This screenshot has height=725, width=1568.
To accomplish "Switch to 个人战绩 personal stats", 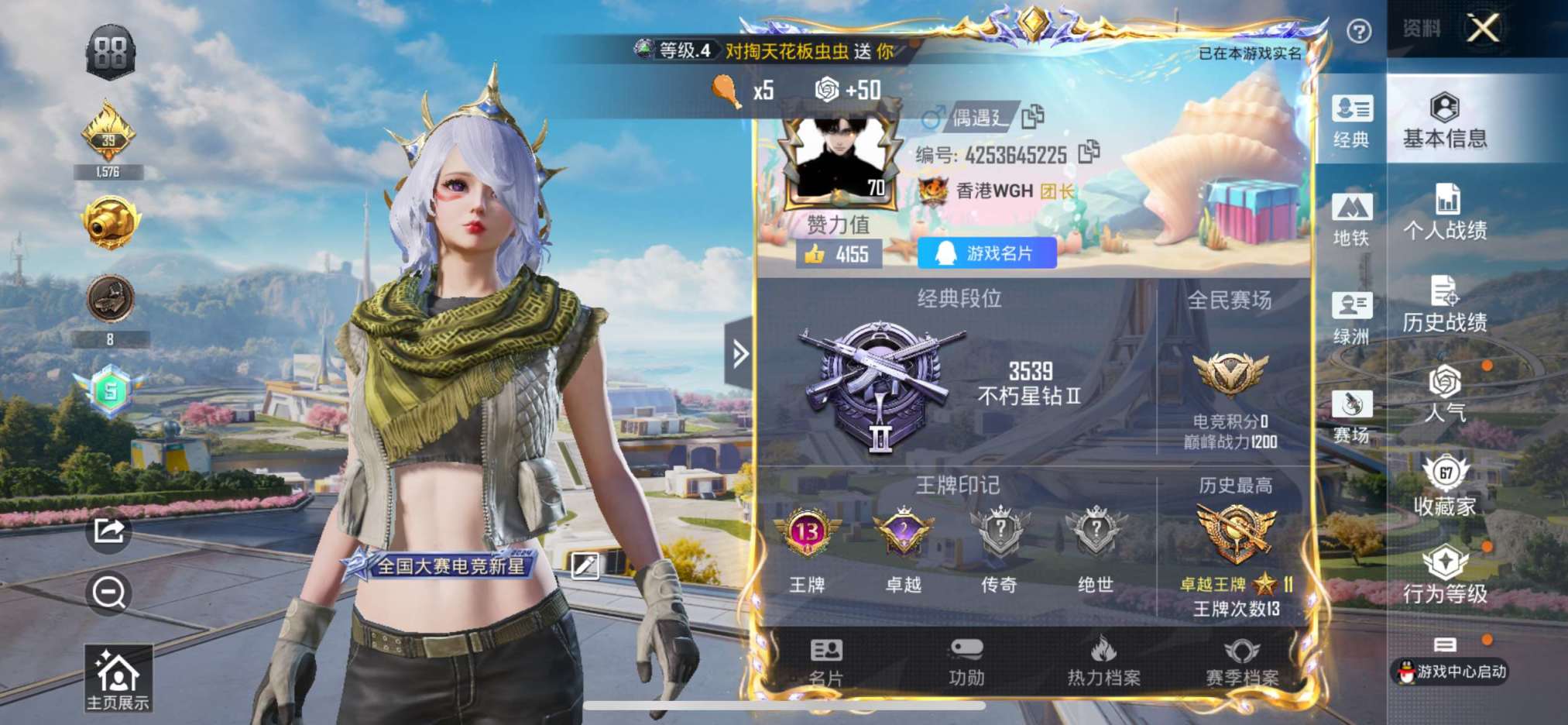I will click(1445, 211).
